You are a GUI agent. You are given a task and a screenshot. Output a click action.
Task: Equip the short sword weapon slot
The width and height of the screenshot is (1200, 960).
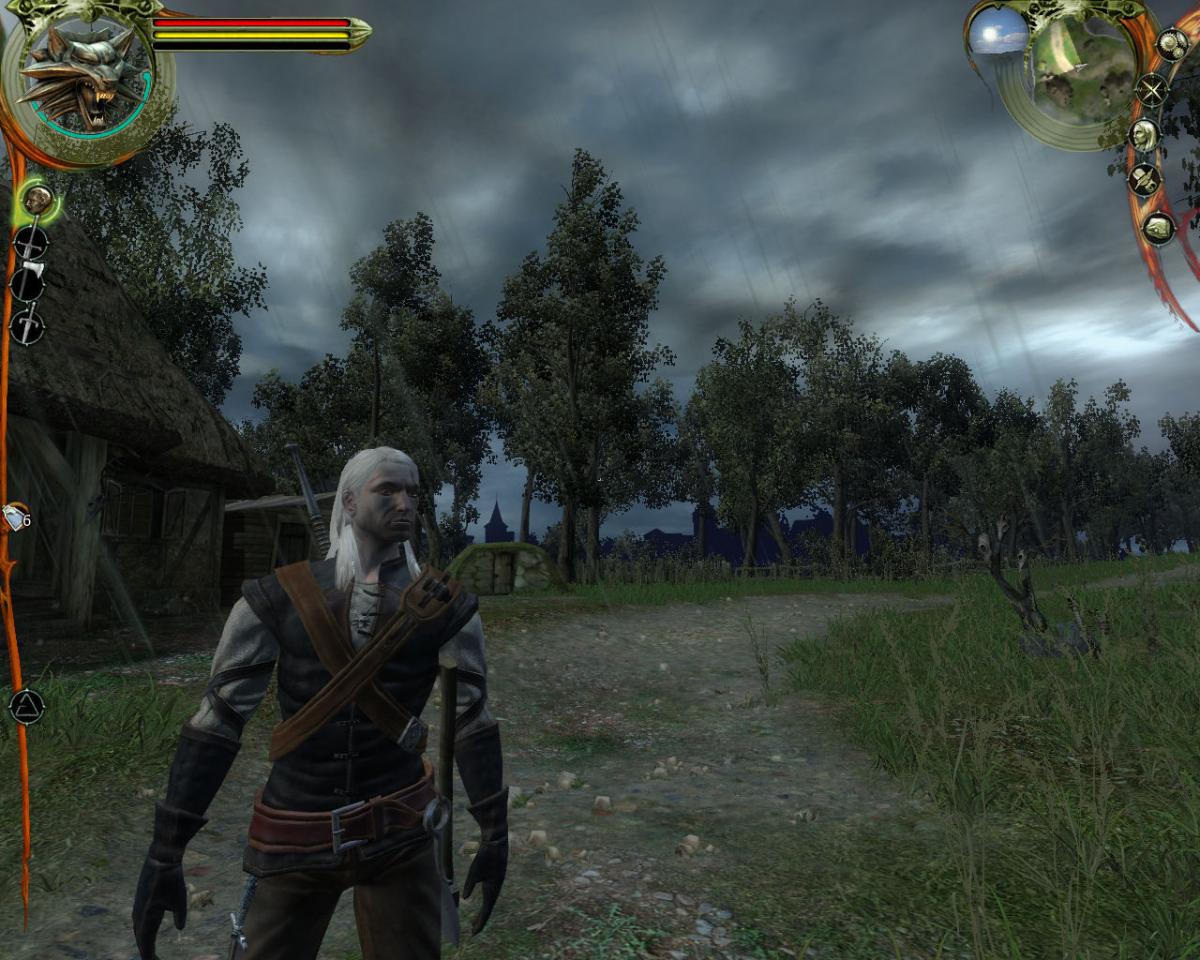[x=27, y=326]
